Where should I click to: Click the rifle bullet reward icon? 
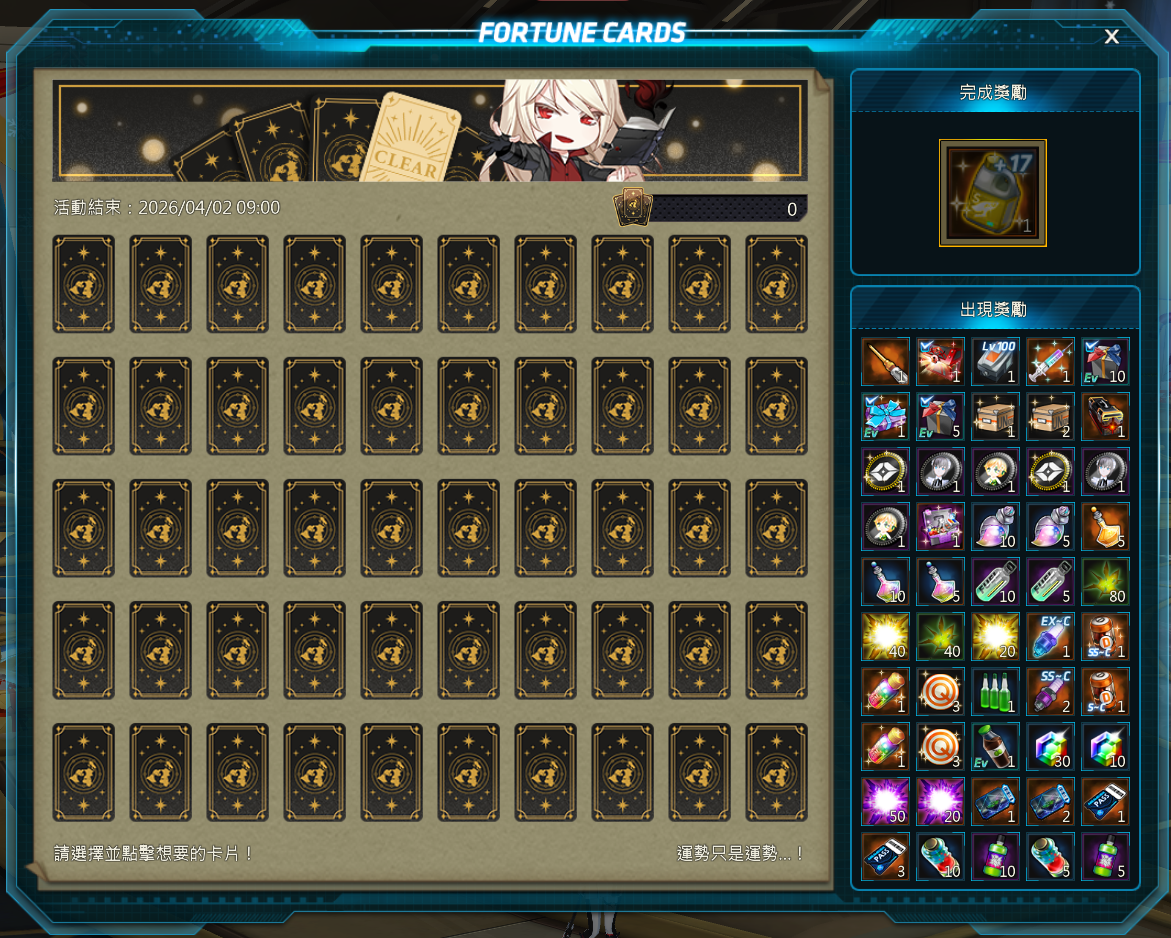(x=886, y=361)
